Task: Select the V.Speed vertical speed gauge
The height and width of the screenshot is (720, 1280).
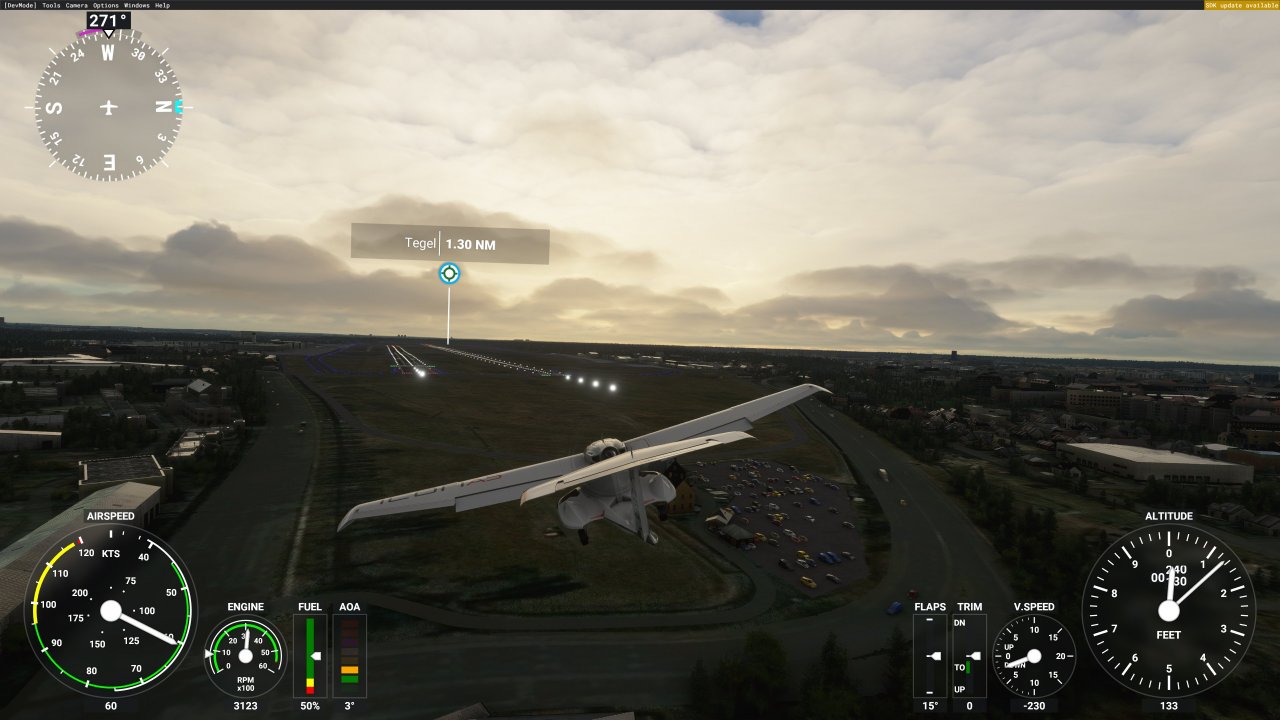Action: 1034,655
